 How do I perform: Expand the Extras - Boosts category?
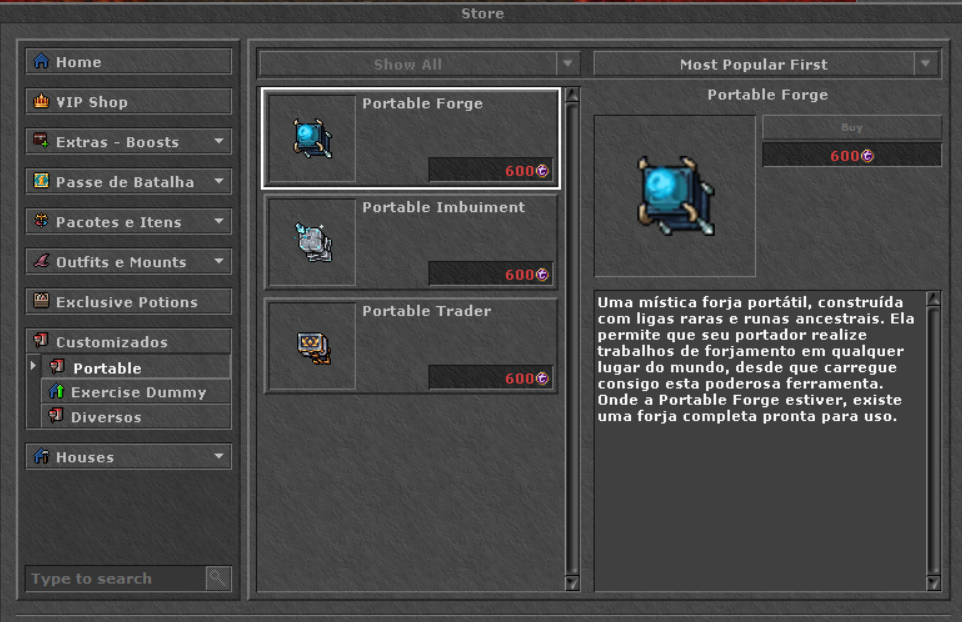[128, 142]
